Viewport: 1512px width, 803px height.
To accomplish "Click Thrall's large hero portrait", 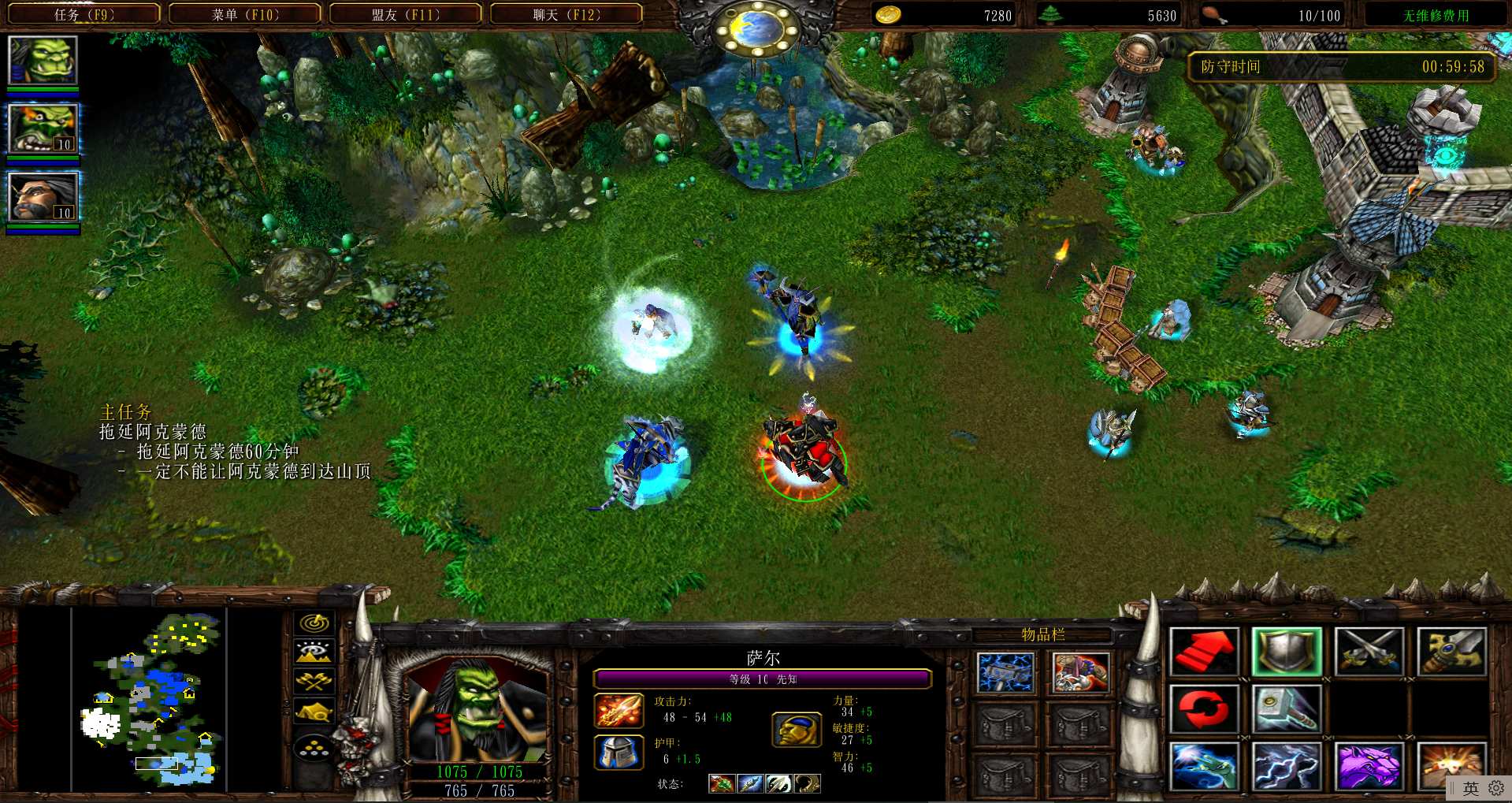I will tap(475, 711).
